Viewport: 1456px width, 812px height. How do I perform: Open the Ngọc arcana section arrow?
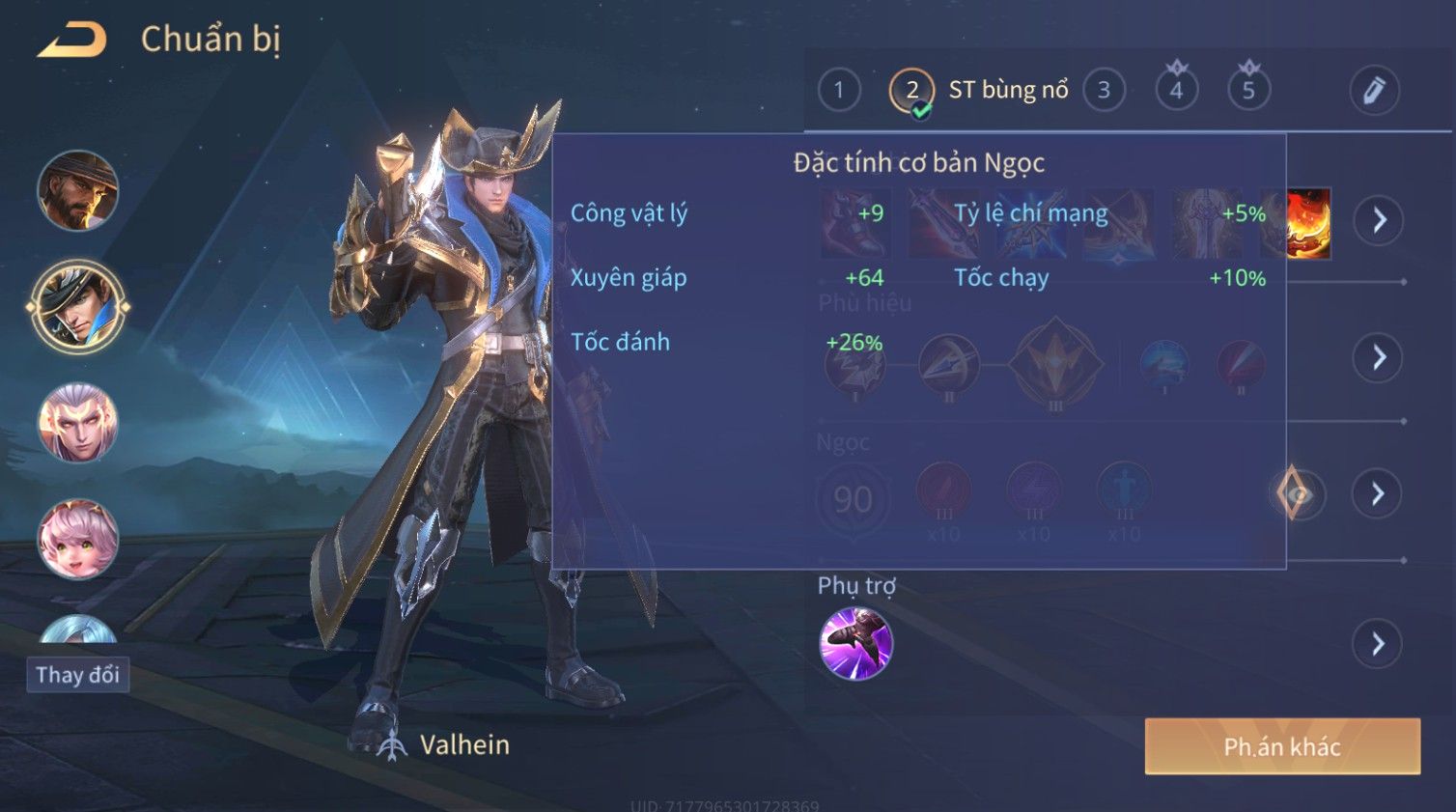[1379, 494]
